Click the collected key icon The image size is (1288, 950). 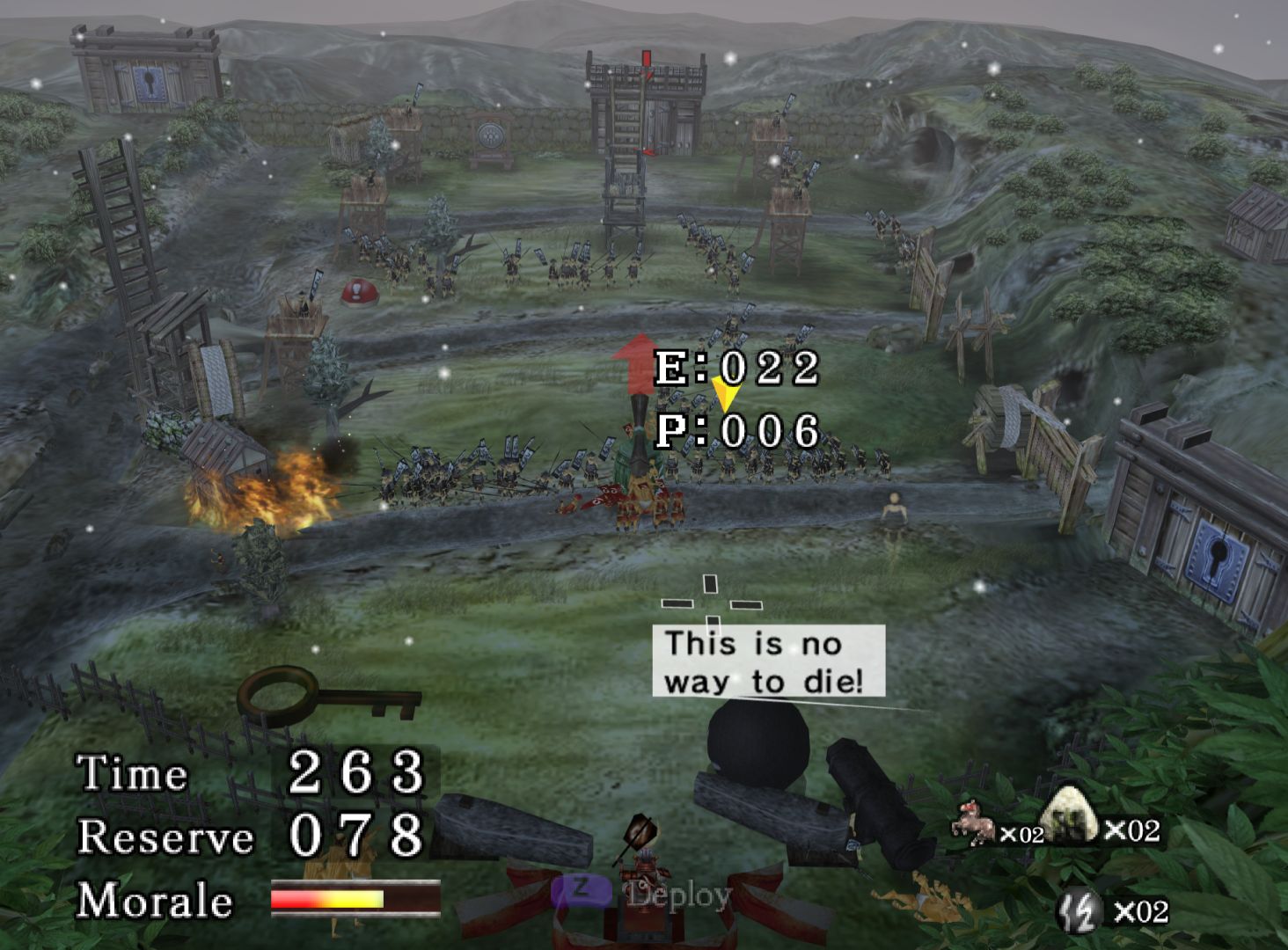coord(328,696)
